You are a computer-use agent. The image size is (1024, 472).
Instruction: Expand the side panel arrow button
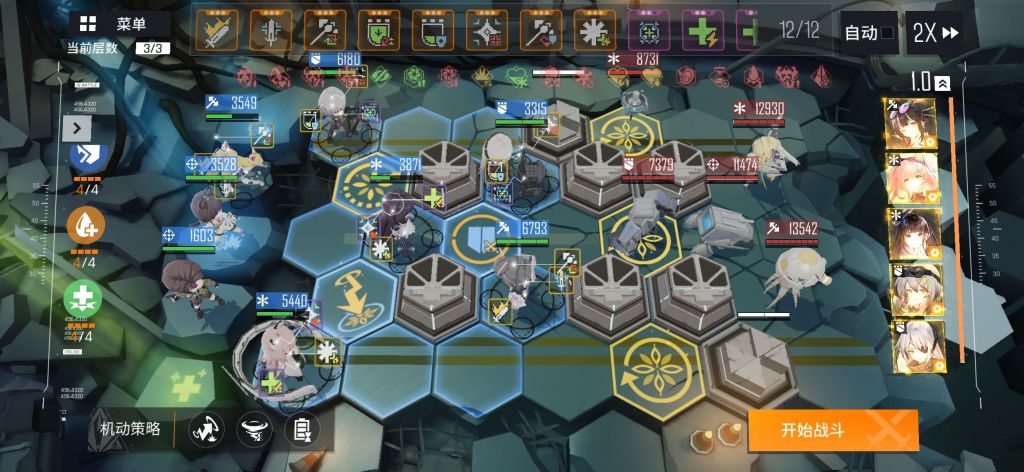(76, 127)
